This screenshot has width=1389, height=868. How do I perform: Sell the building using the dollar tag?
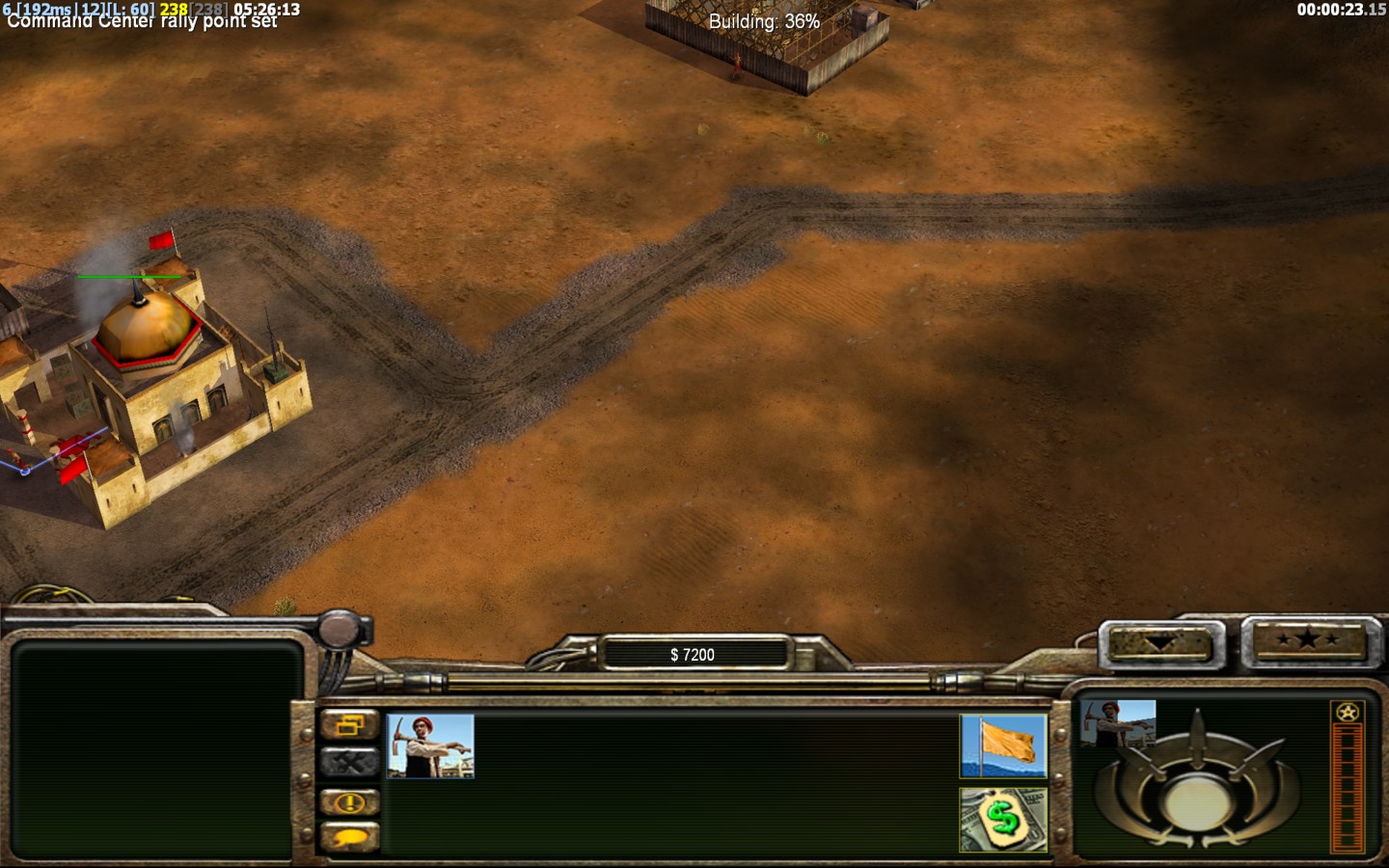point(1003,819)
